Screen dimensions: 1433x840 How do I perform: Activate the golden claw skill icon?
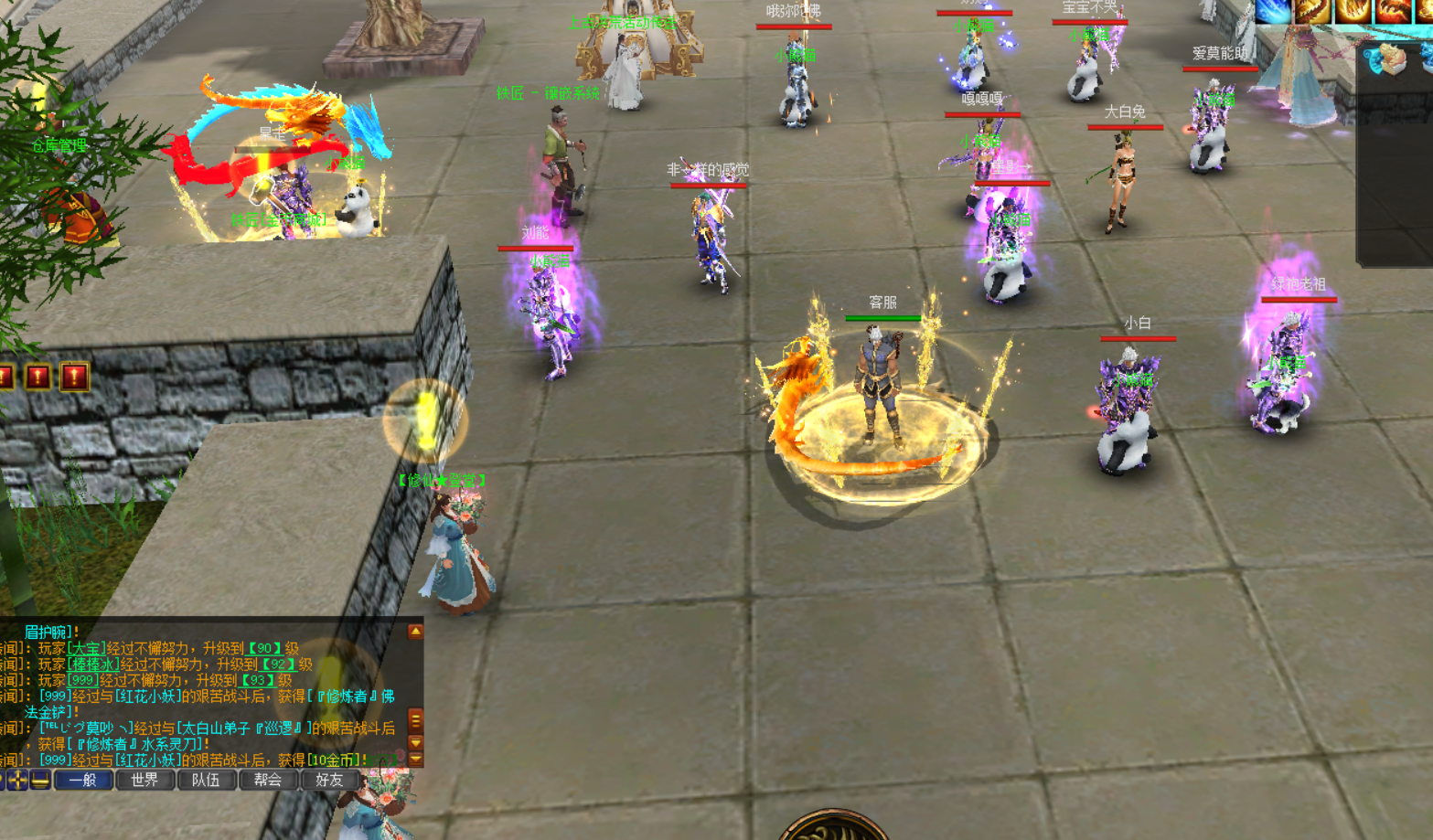pos(1353,9)
